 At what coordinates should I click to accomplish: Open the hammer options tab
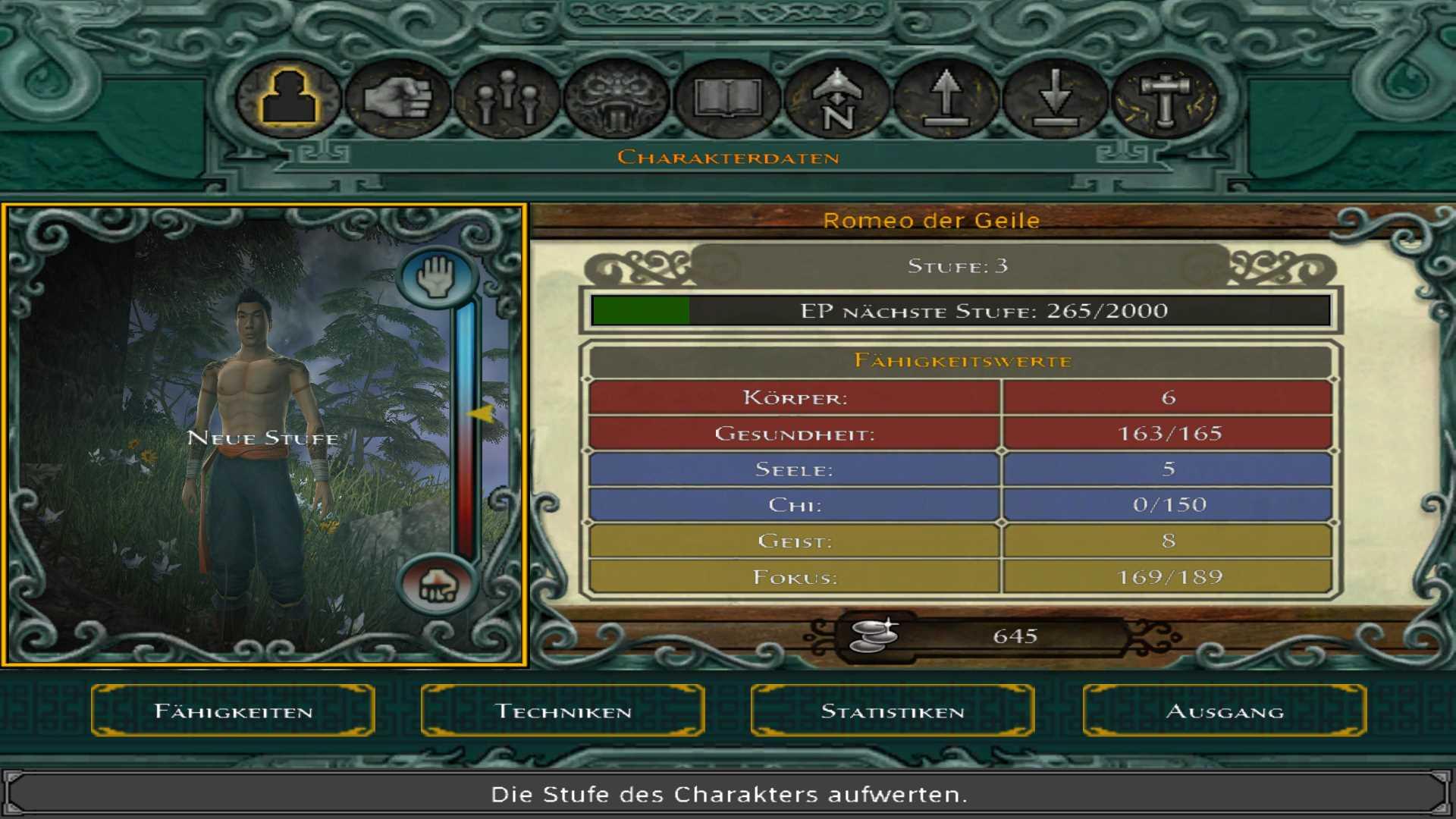coord(1165,99)
